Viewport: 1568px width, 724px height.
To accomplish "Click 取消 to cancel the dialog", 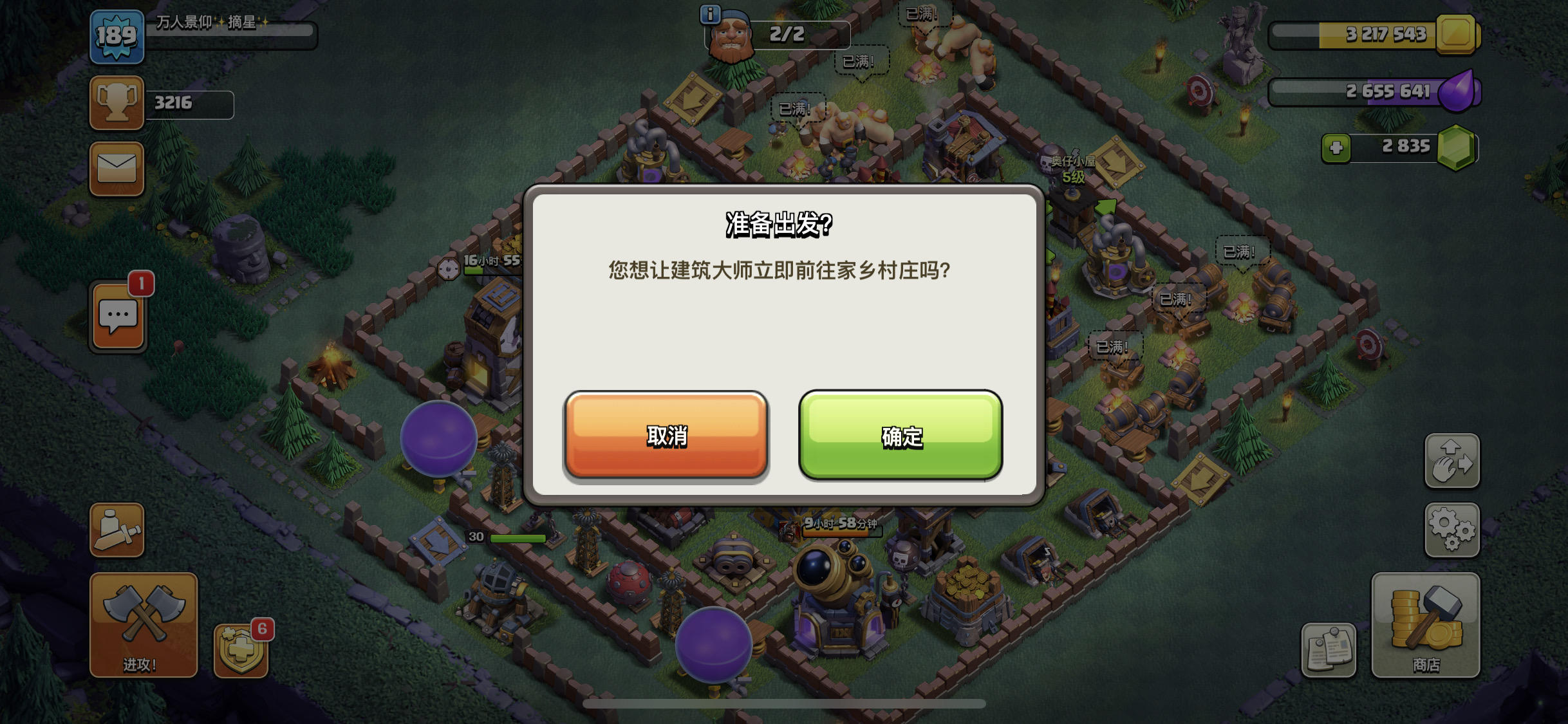I will pos(666,436).
